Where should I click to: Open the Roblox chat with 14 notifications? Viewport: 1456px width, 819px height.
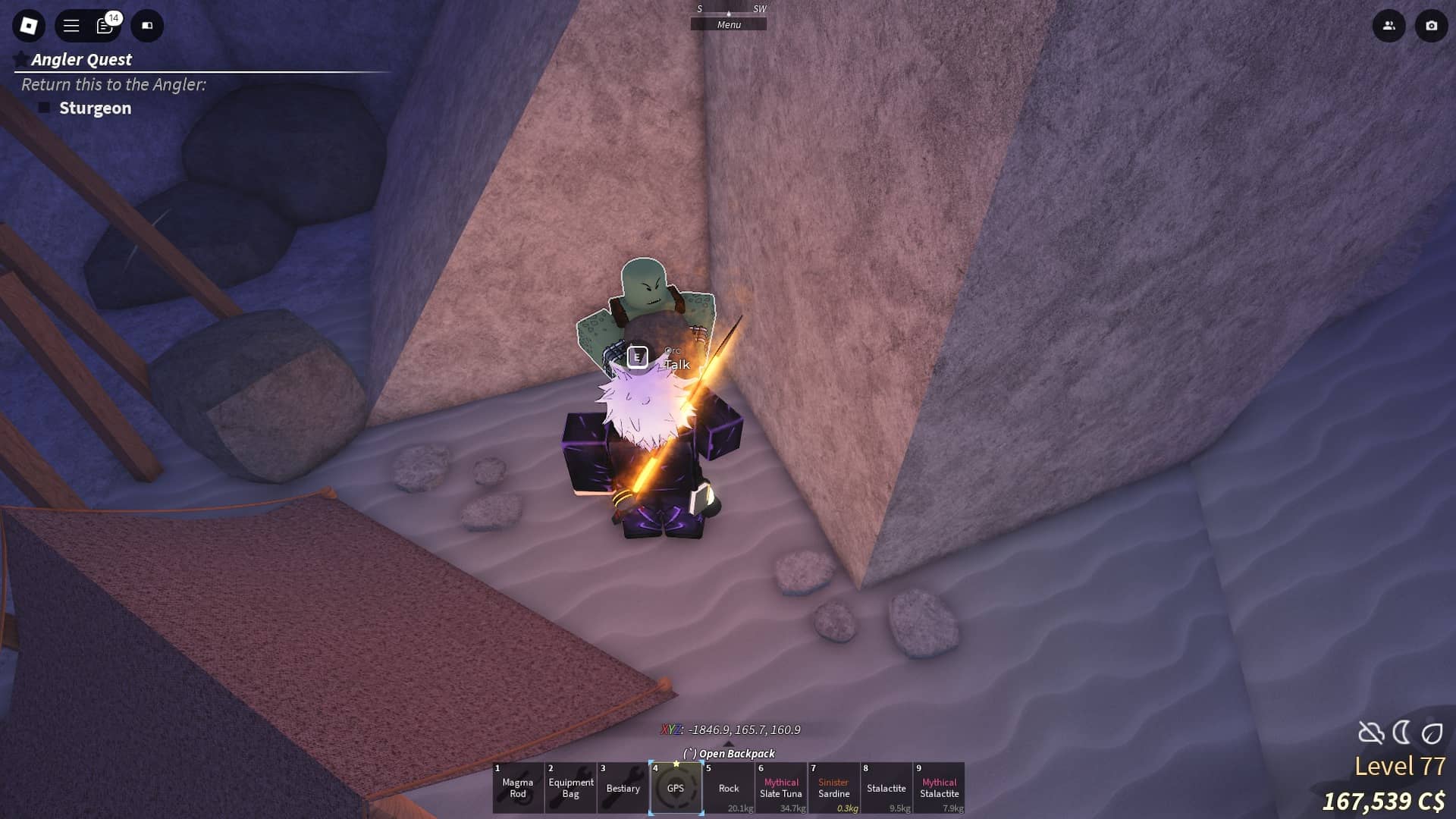point(104,26)
